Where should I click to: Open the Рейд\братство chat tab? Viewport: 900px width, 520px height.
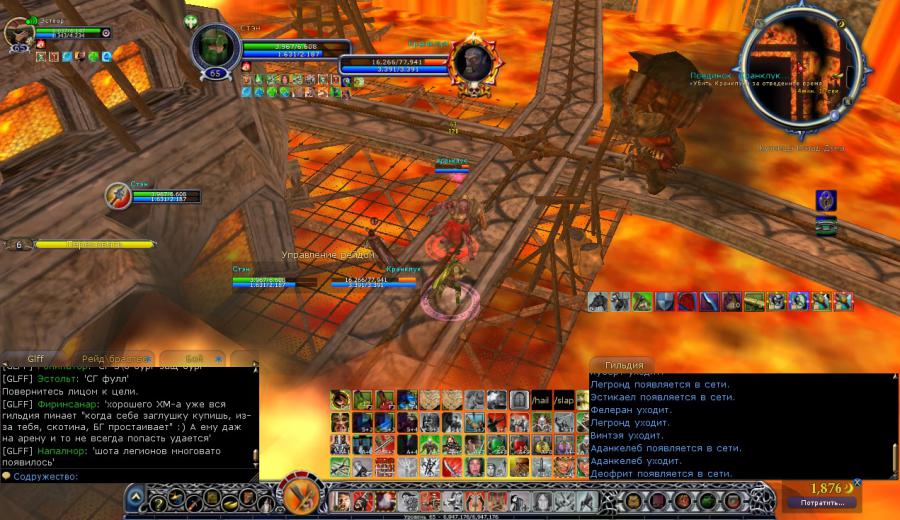point(113,358)
